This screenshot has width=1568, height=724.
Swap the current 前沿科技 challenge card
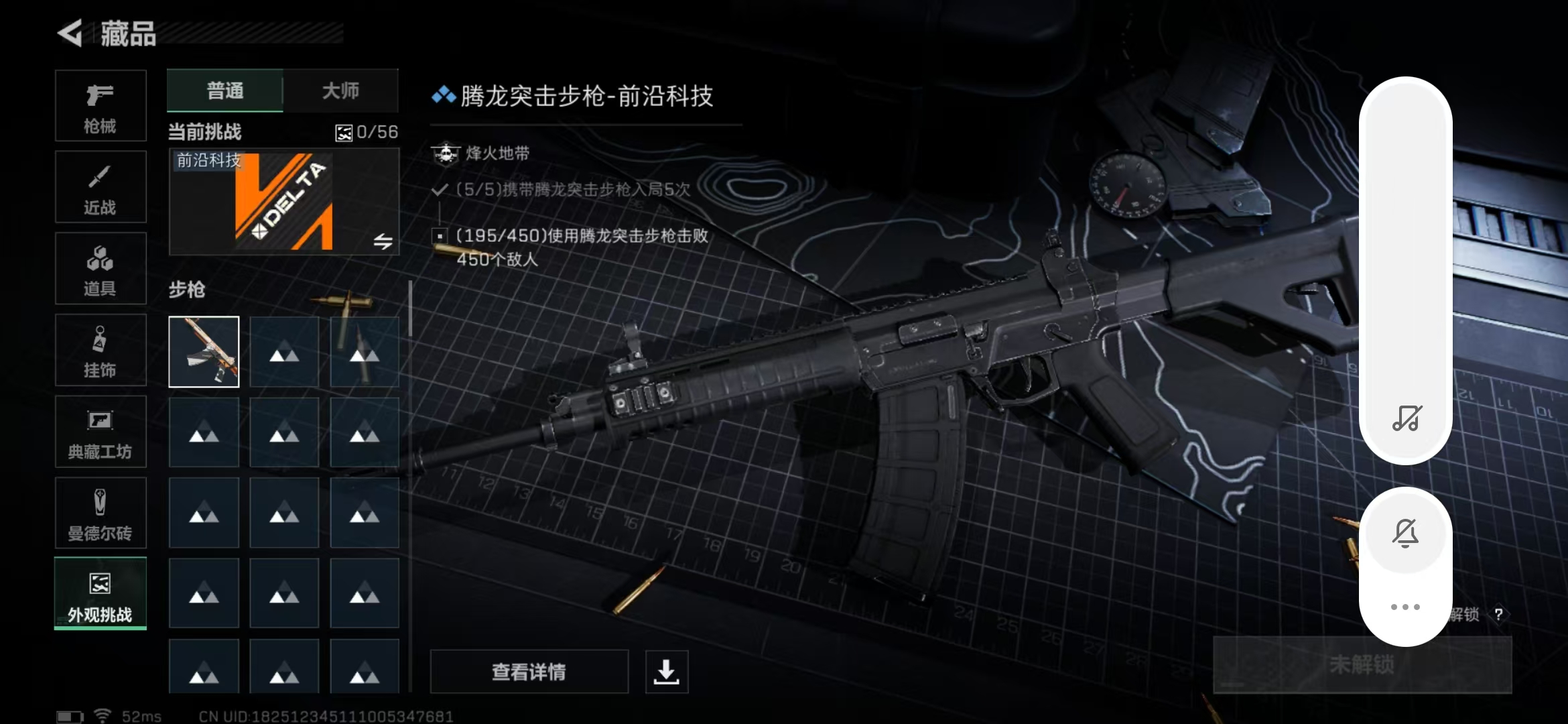pos(383,241)
